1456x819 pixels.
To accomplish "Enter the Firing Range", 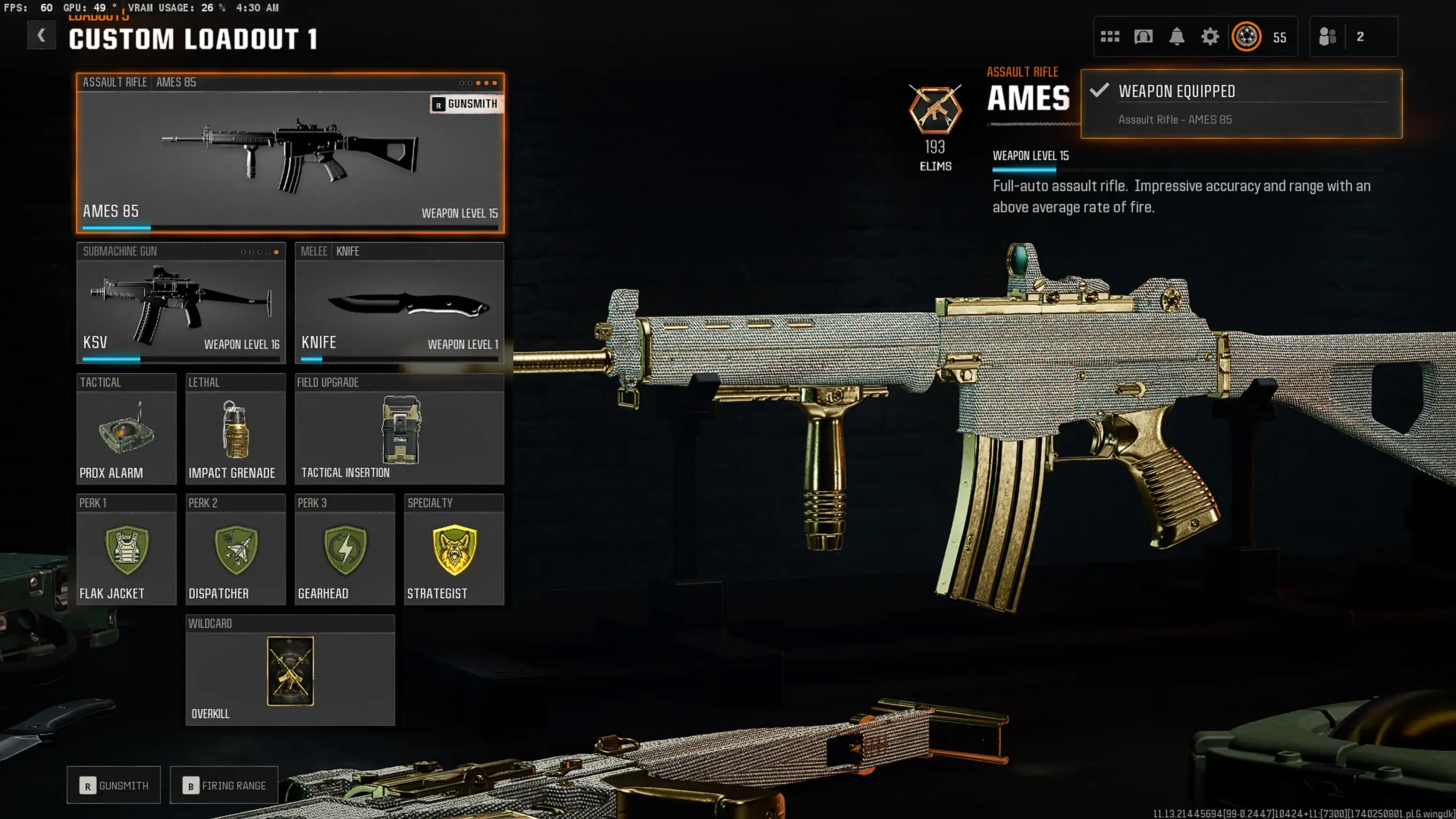I will coord(224,785).
